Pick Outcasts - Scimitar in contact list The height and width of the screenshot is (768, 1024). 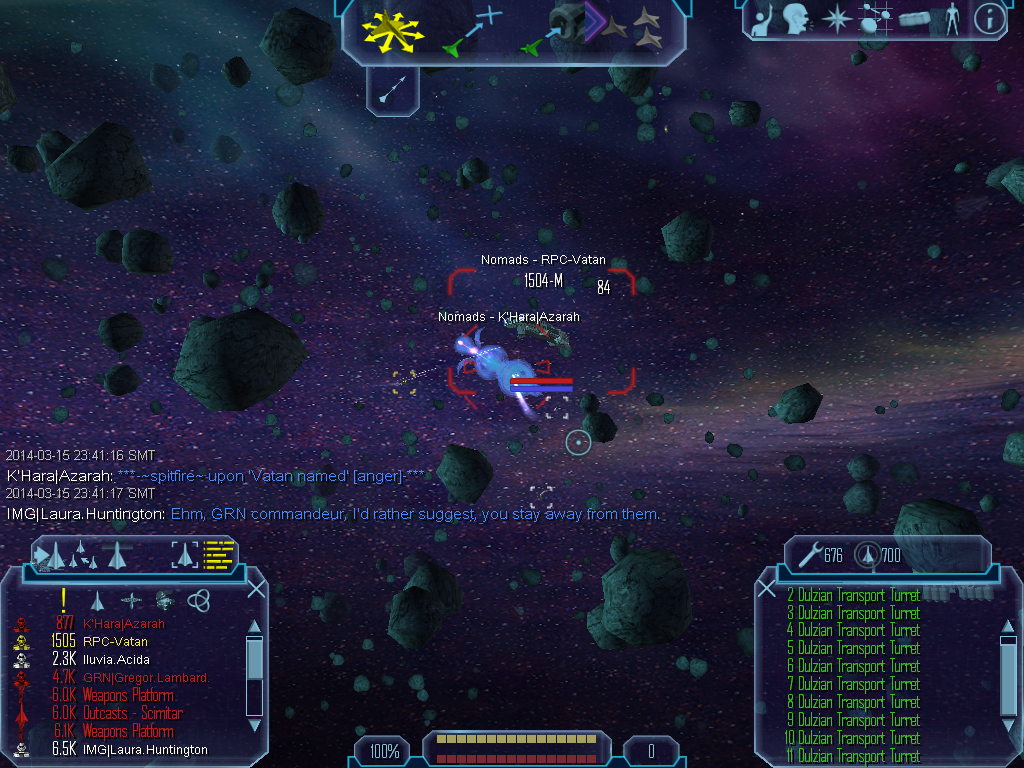tap(132, 713)
